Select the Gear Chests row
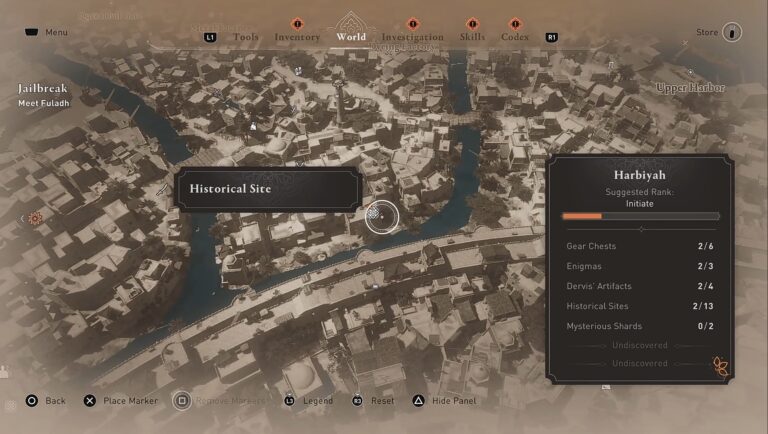 pos(640,246)
